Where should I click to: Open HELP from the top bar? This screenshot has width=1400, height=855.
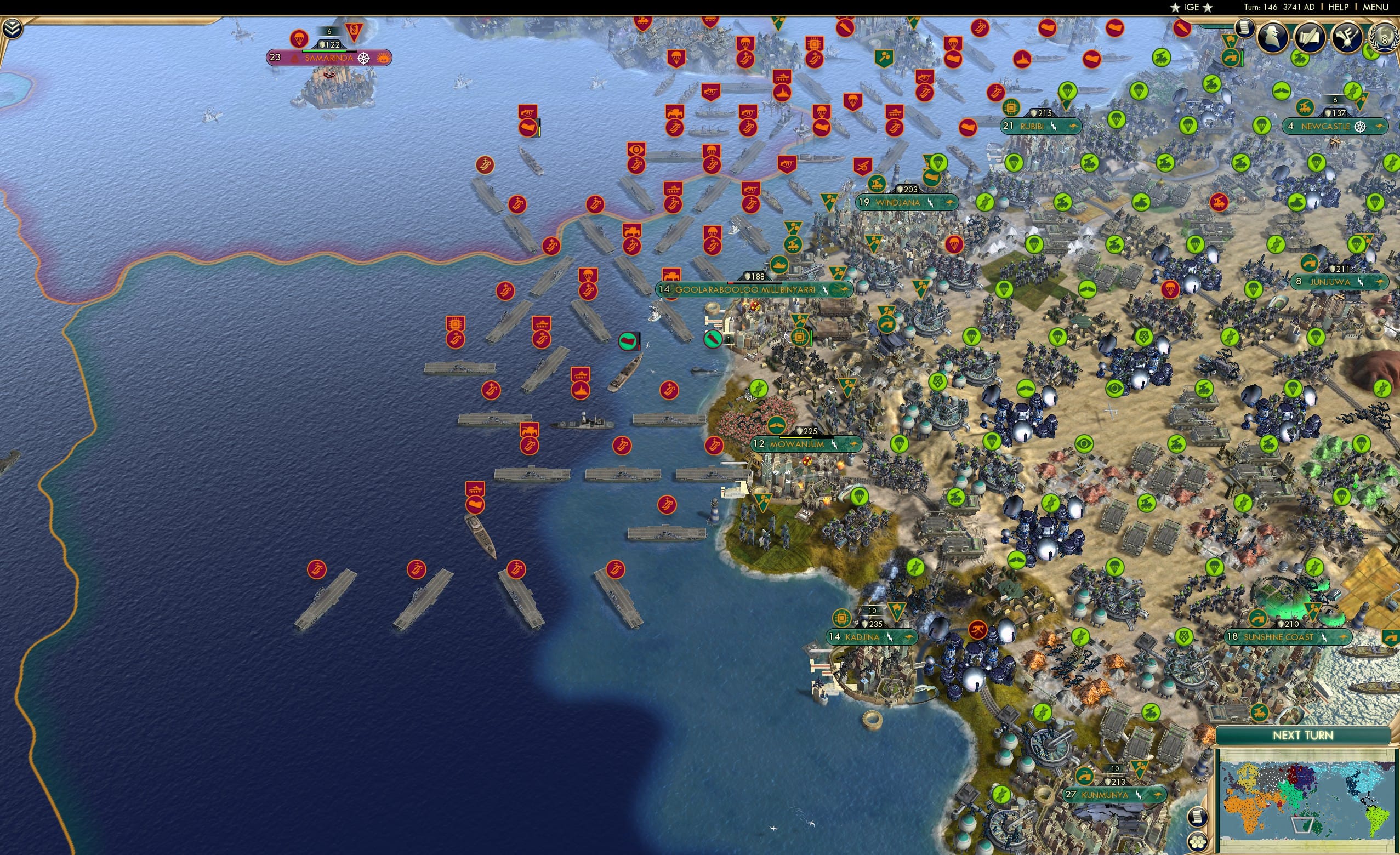[1339, 7]
